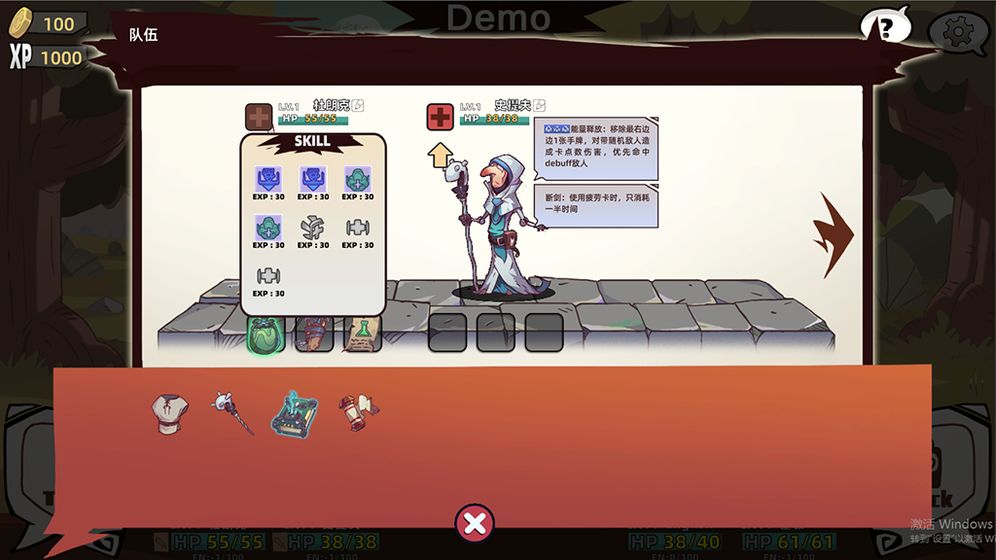Select the tattered shirt armor item
The width and height of the screenshot is (996, 560).
pyautogui.click(x=170, y=412)
